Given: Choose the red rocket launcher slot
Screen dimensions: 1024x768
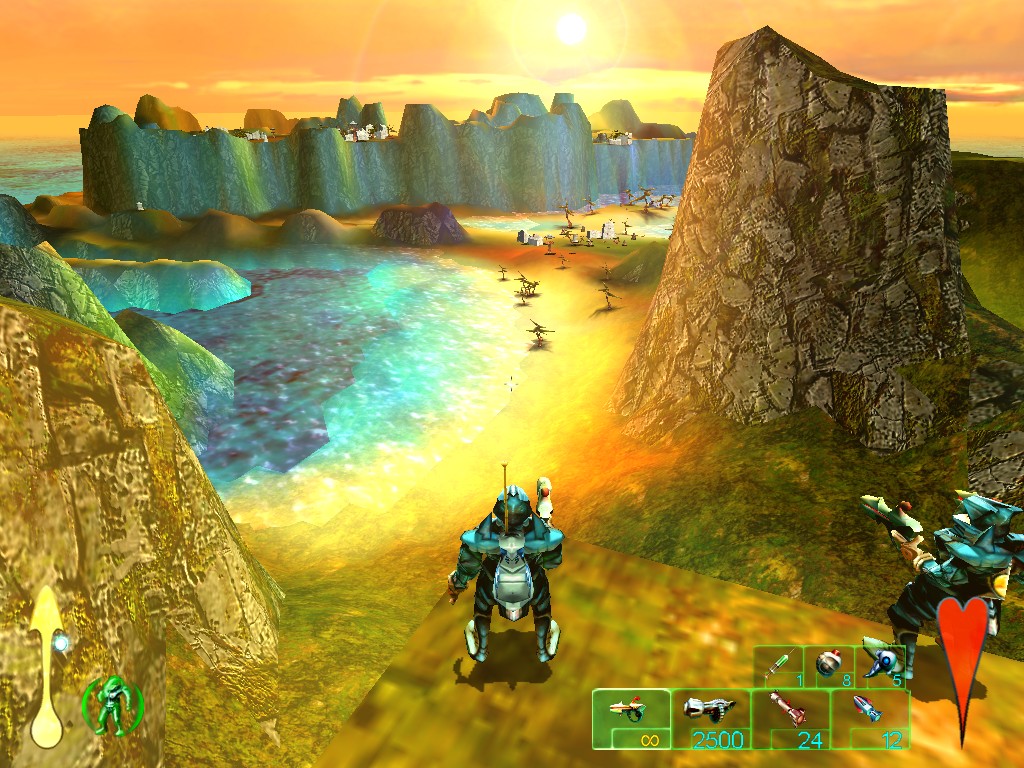Looking at the screenshot, I should pos(790,718).
